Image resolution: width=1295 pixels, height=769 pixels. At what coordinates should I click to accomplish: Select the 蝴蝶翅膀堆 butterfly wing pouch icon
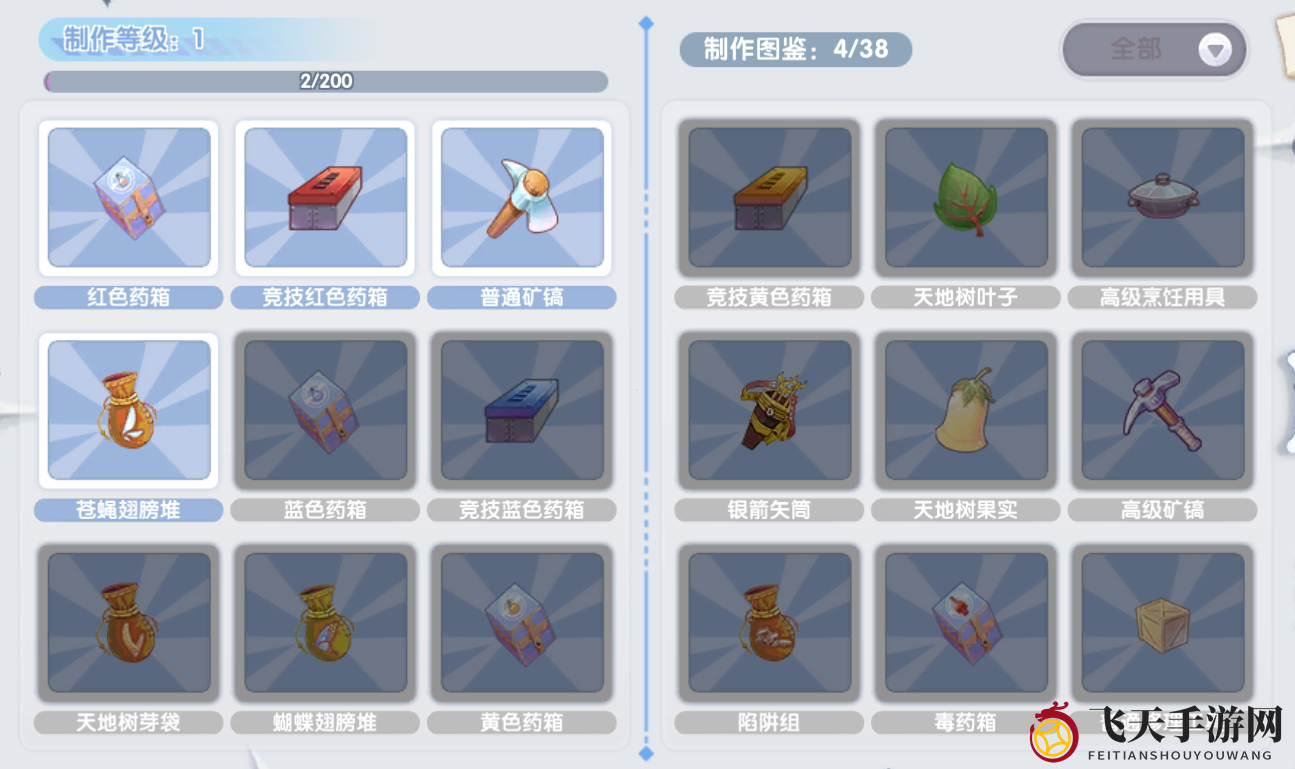[324, 622]
